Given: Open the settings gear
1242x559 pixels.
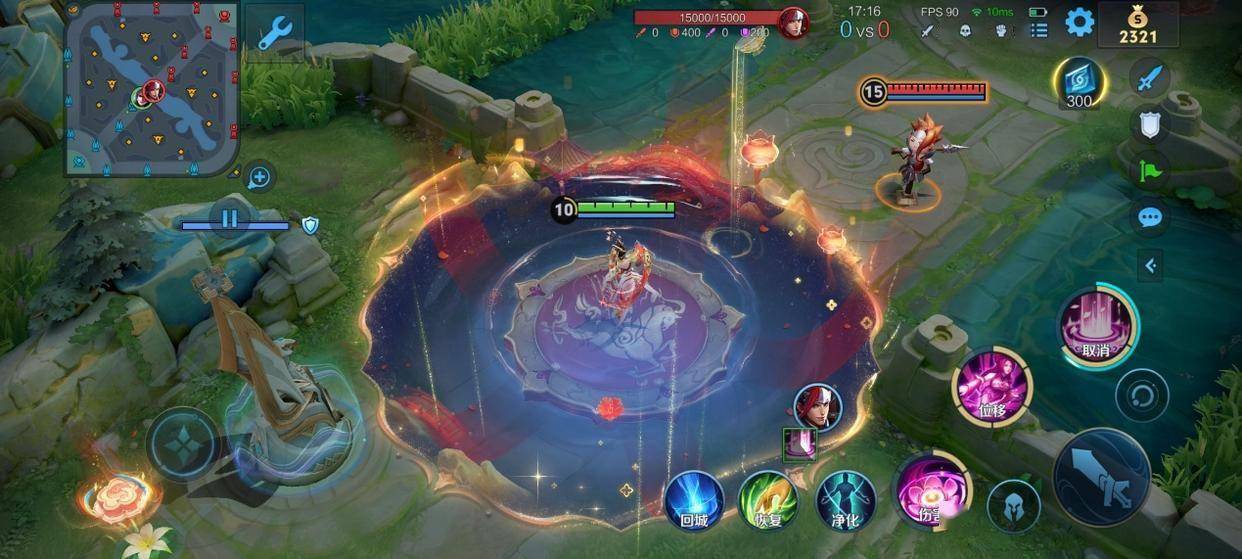Looking at the screenshot, I should (x=1079, y=22).
